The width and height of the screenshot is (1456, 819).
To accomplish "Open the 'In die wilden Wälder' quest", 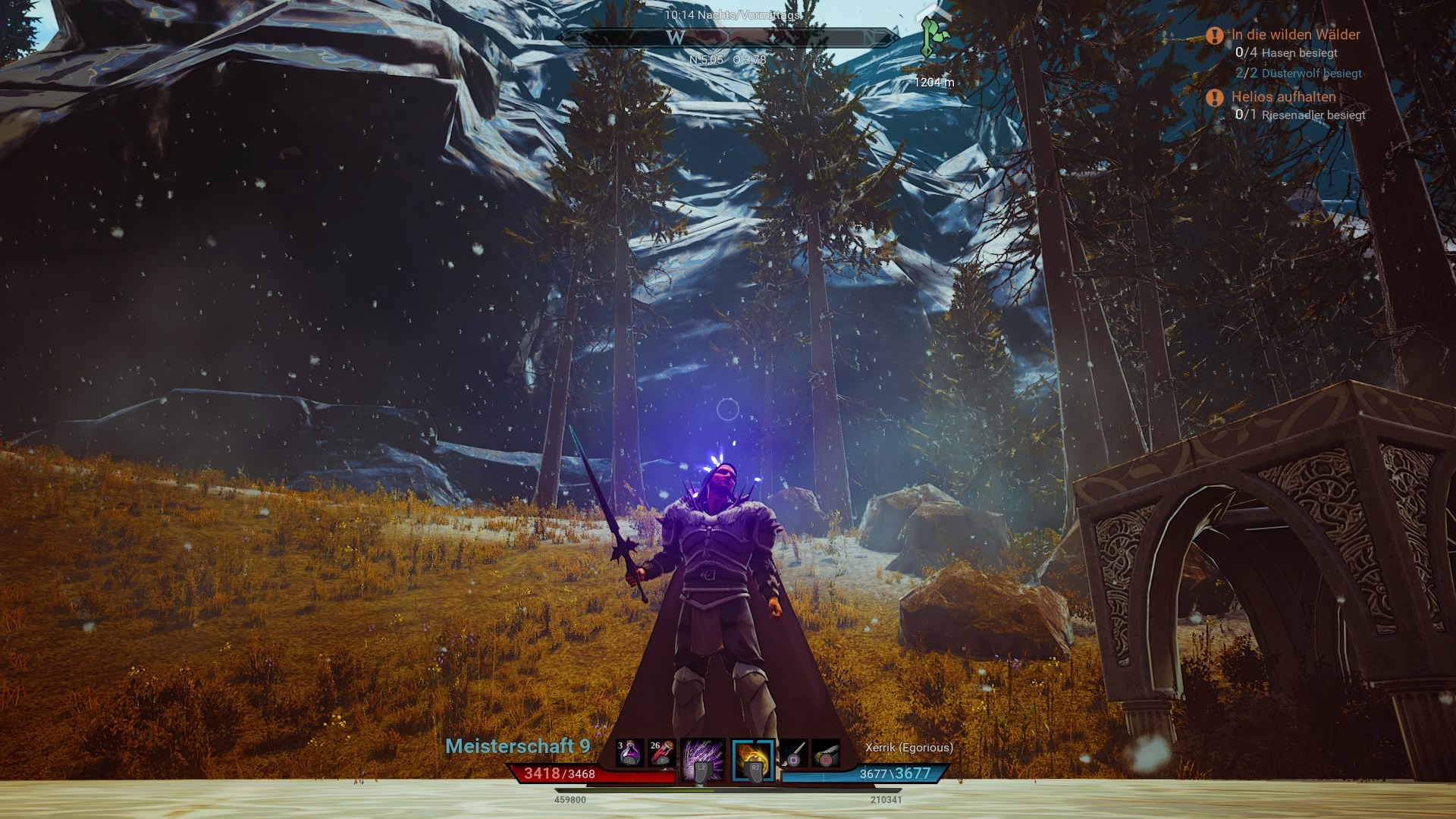I will pyautogui.click(x=1295, y=35).
